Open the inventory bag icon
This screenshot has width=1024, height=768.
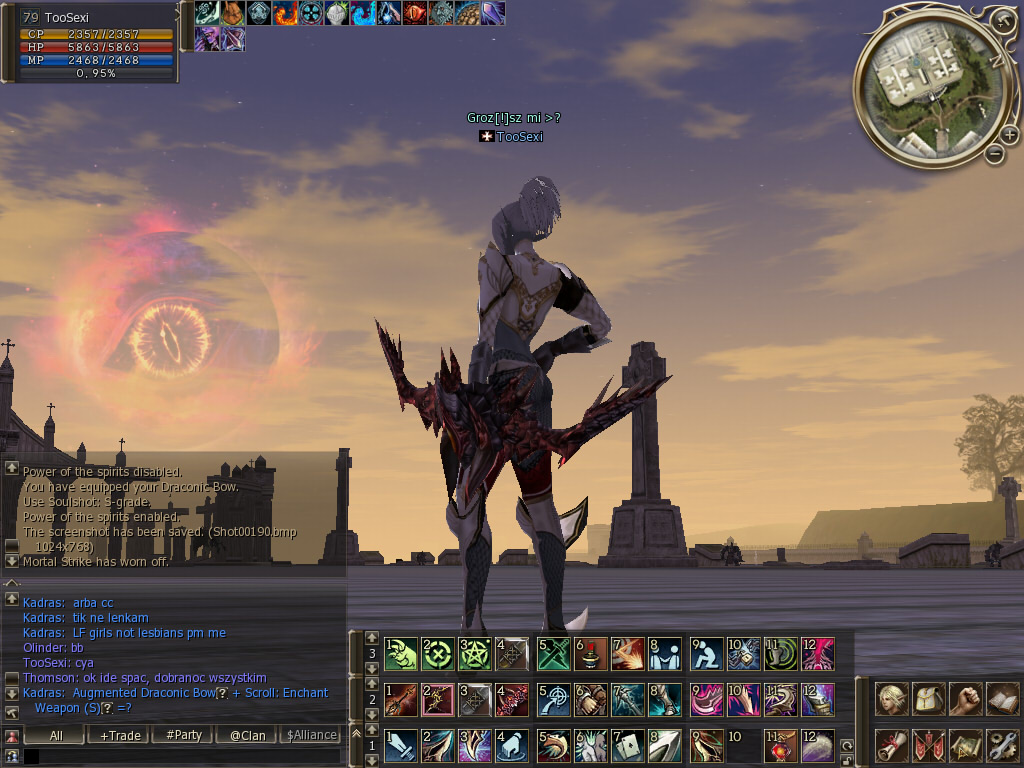[x=928, y=699]
